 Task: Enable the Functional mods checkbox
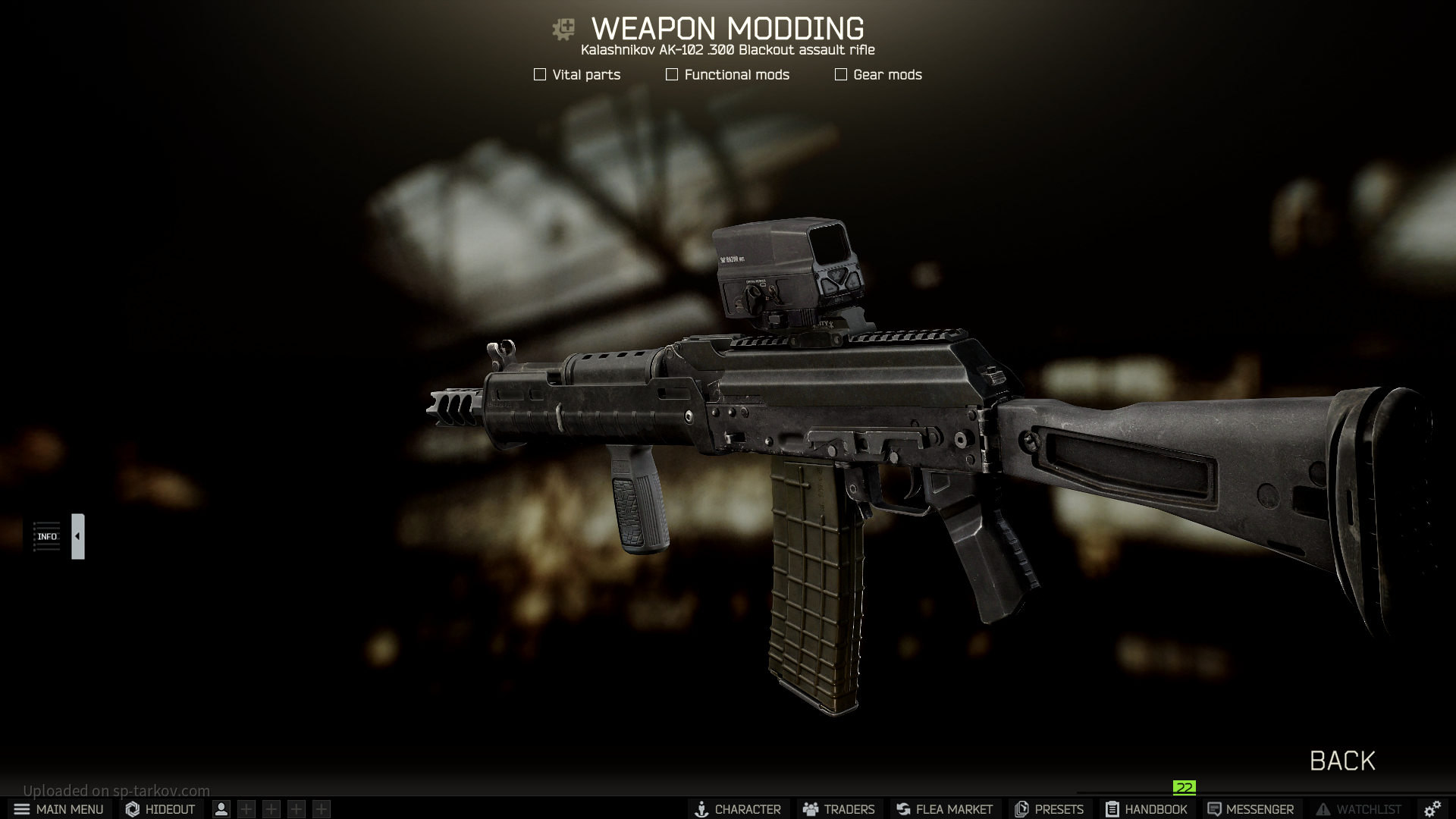[672, 74]
